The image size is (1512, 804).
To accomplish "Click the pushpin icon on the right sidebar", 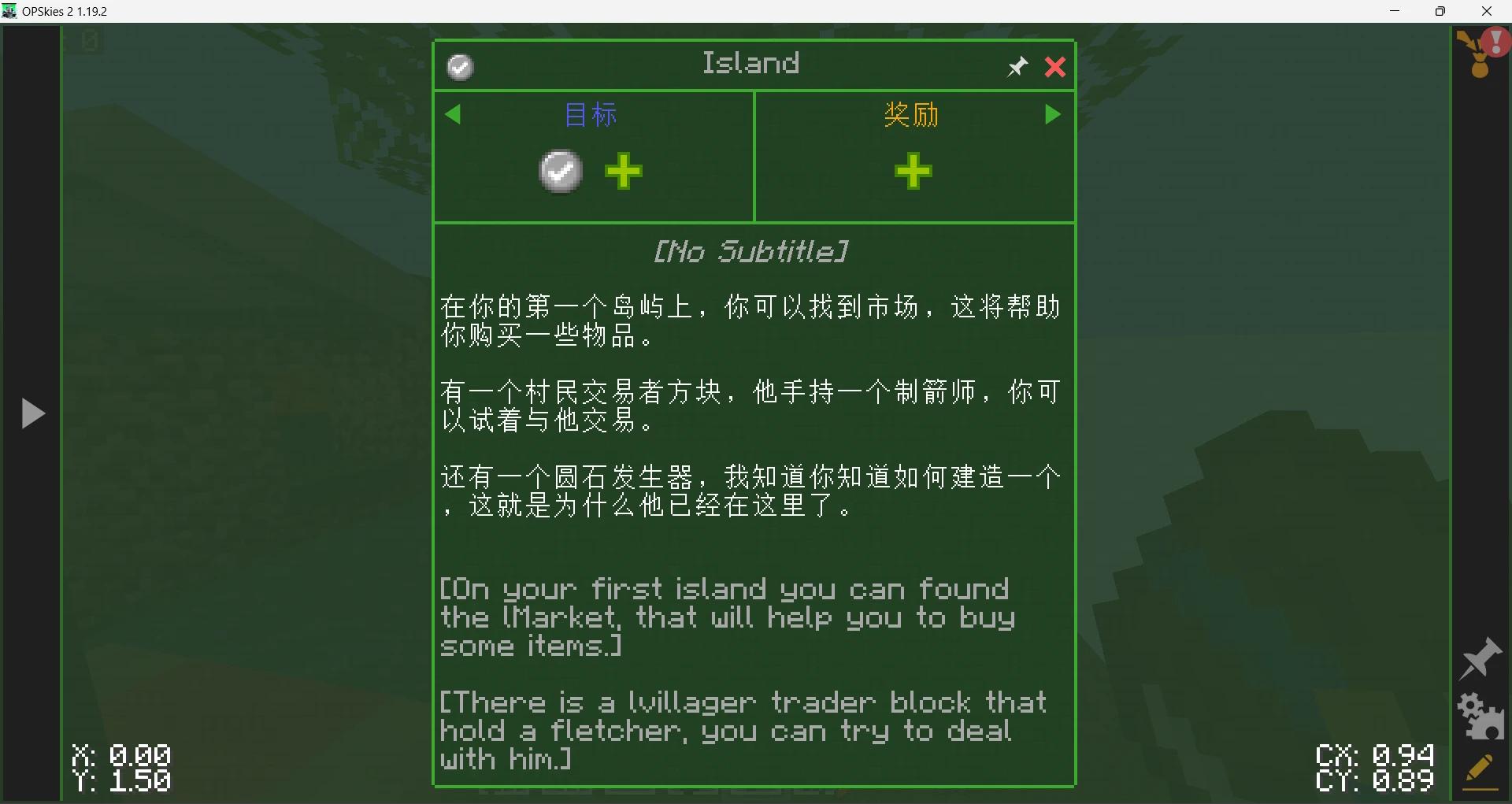I will 1480,658.
